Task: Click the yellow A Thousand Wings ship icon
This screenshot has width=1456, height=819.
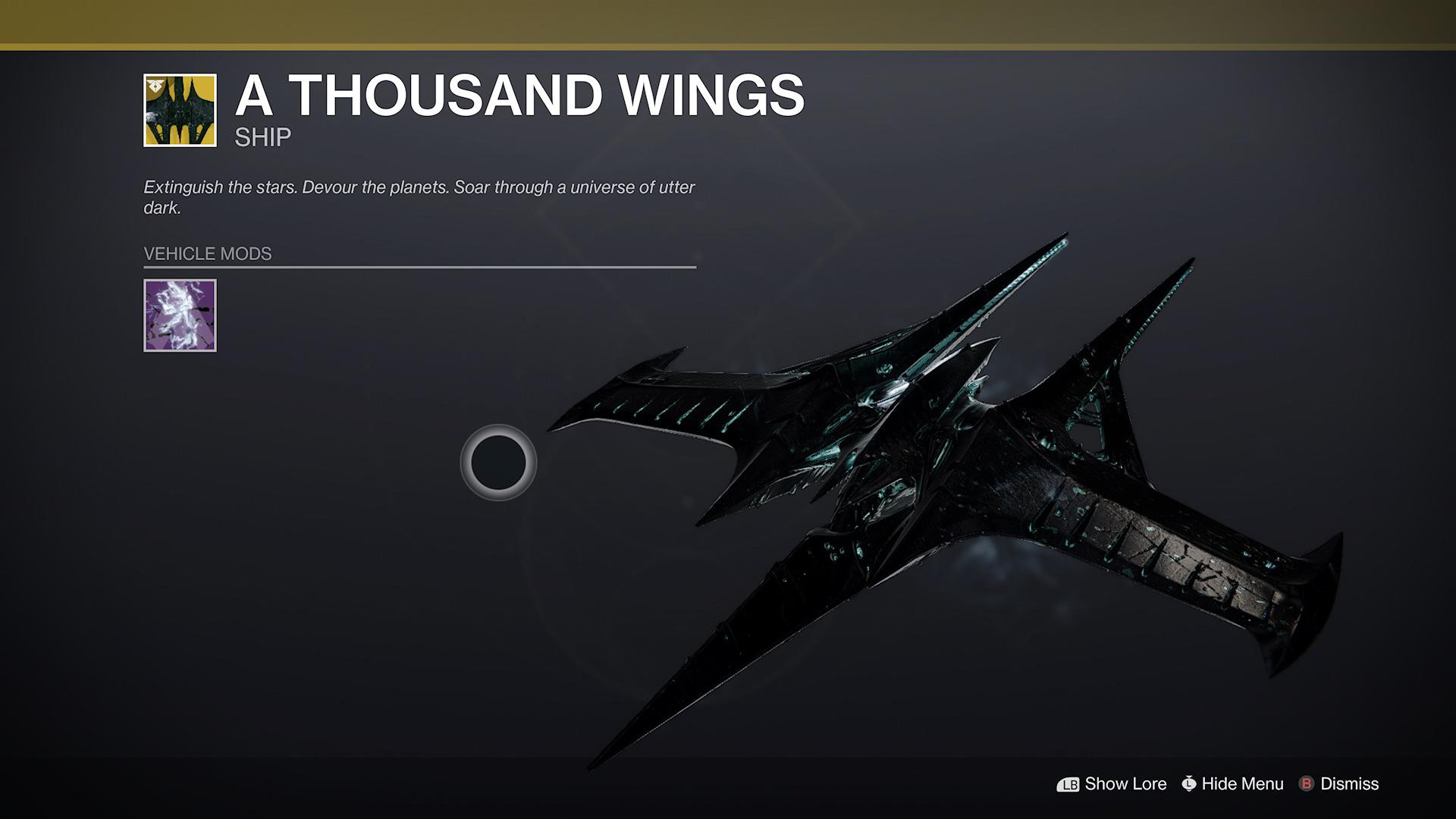Action: pyautogui.click(x=180, y=109)
